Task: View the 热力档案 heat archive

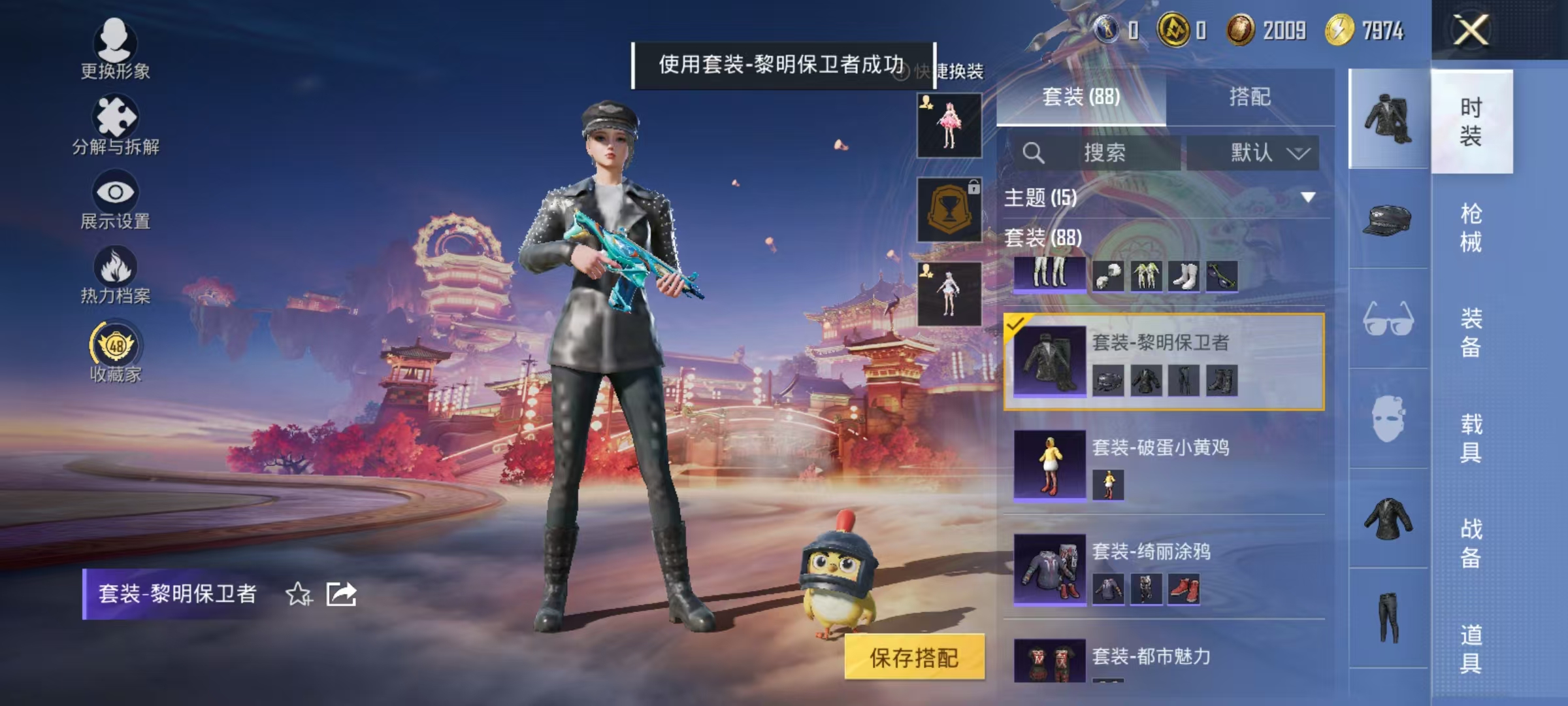Action: 114,271
